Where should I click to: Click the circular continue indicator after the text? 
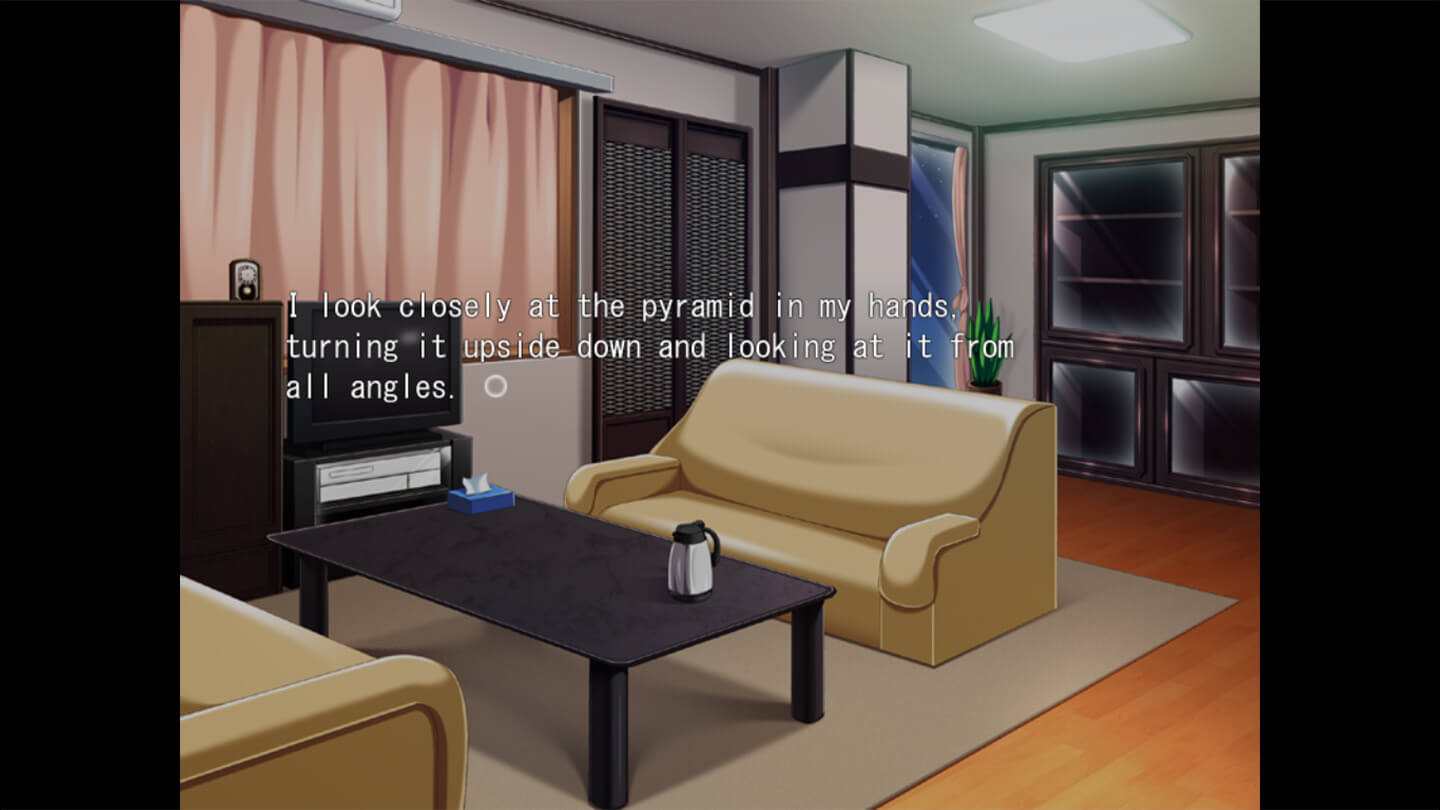[x=495, y=386]
